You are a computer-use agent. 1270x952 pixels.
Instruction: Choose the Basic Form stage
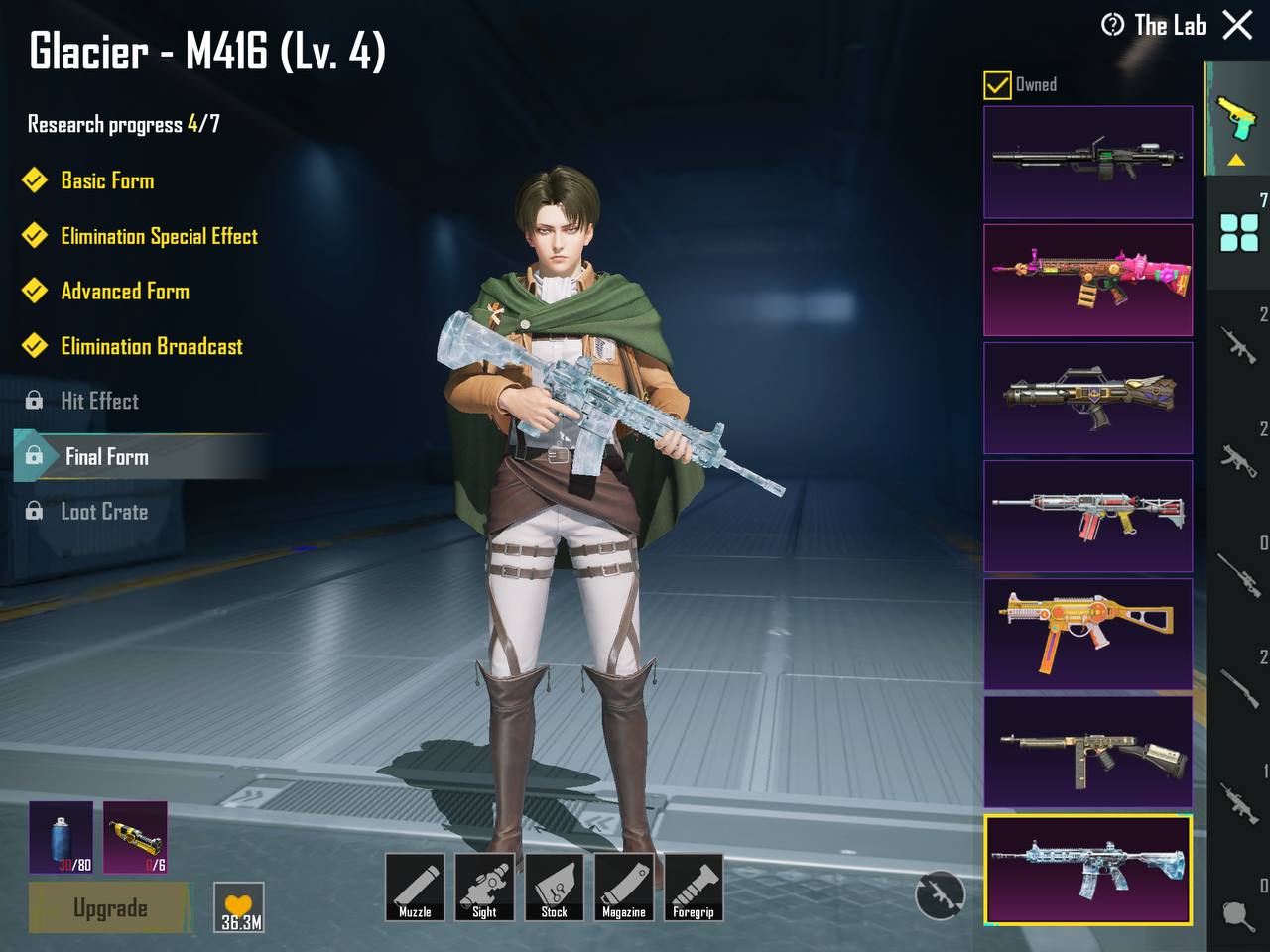click(x=107, y=180)
